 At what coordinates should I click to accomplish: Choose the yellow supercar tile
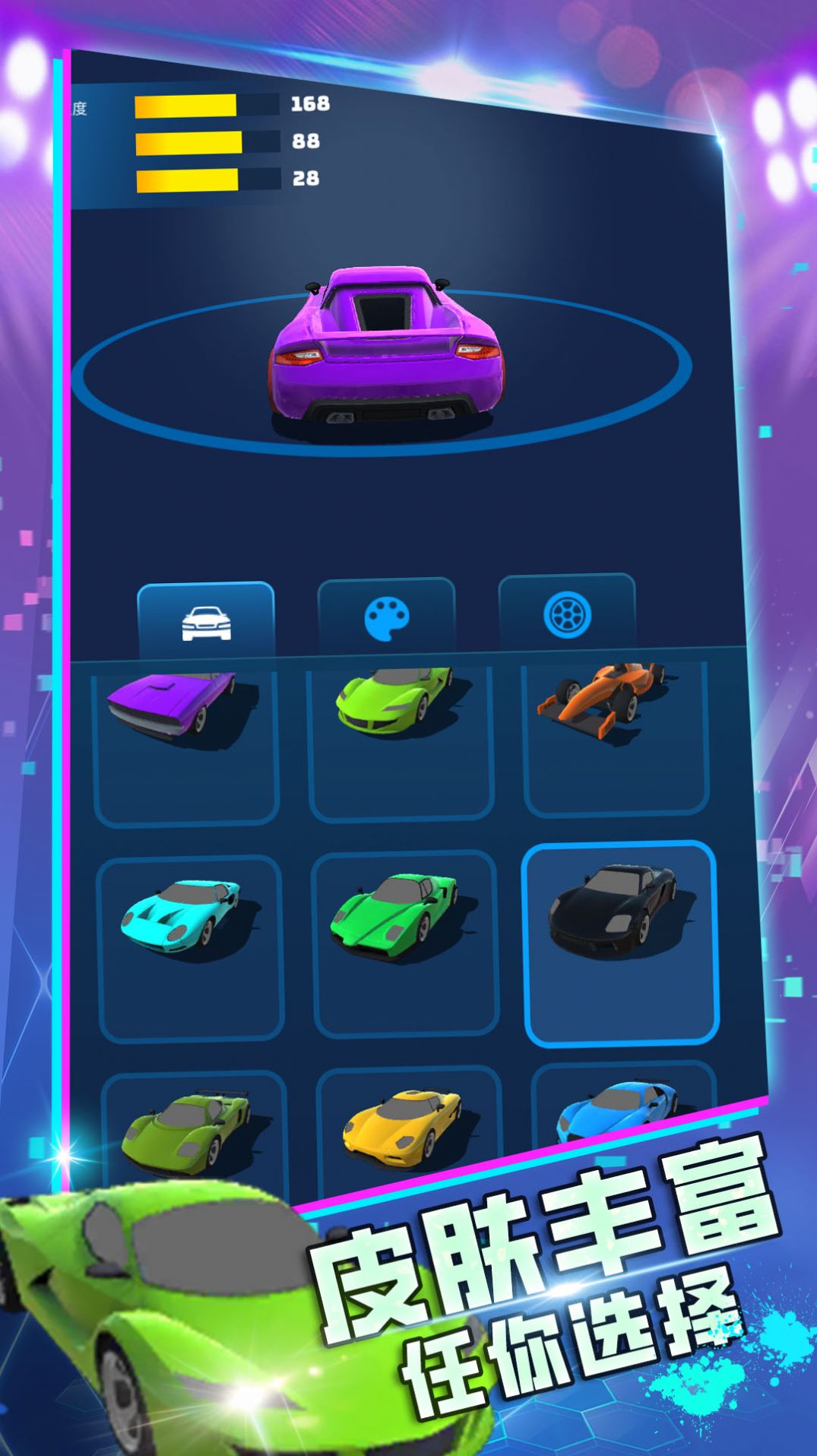[x=407, y=1128]
